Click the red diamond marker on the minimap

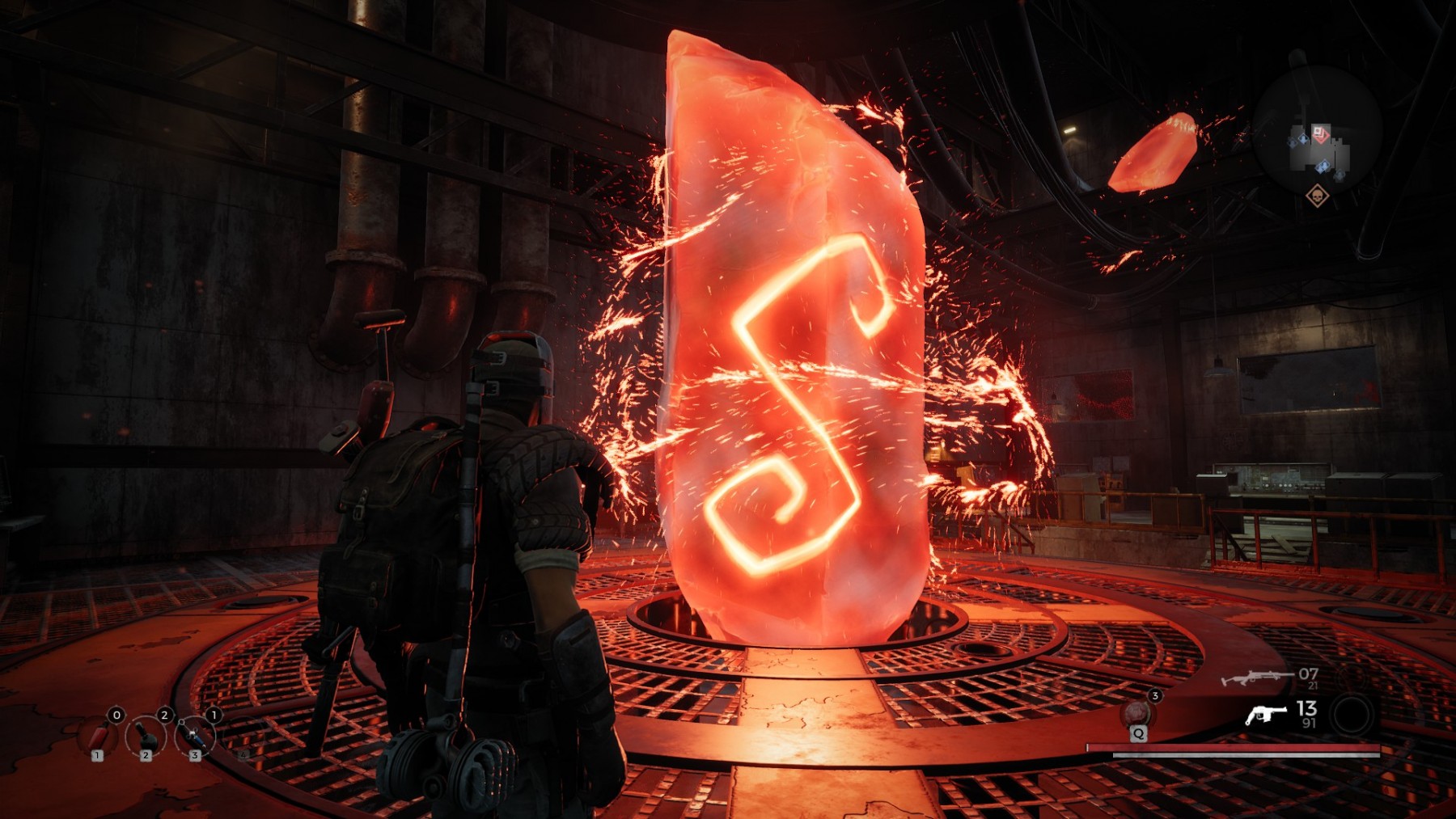click(1320, 133)
